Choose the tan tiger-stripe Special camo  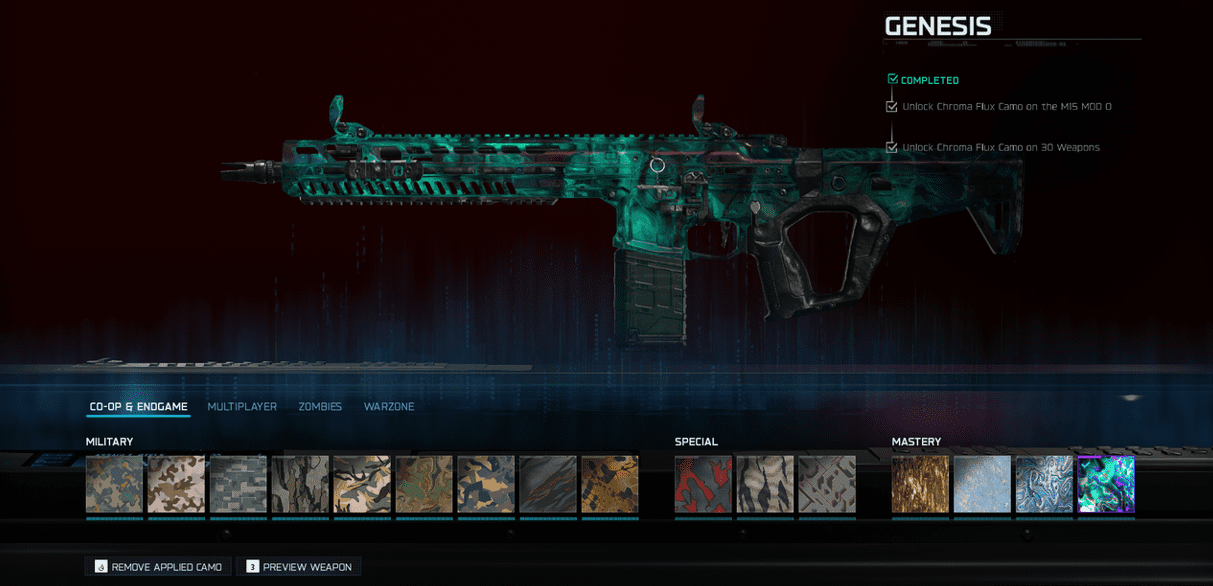765,485
